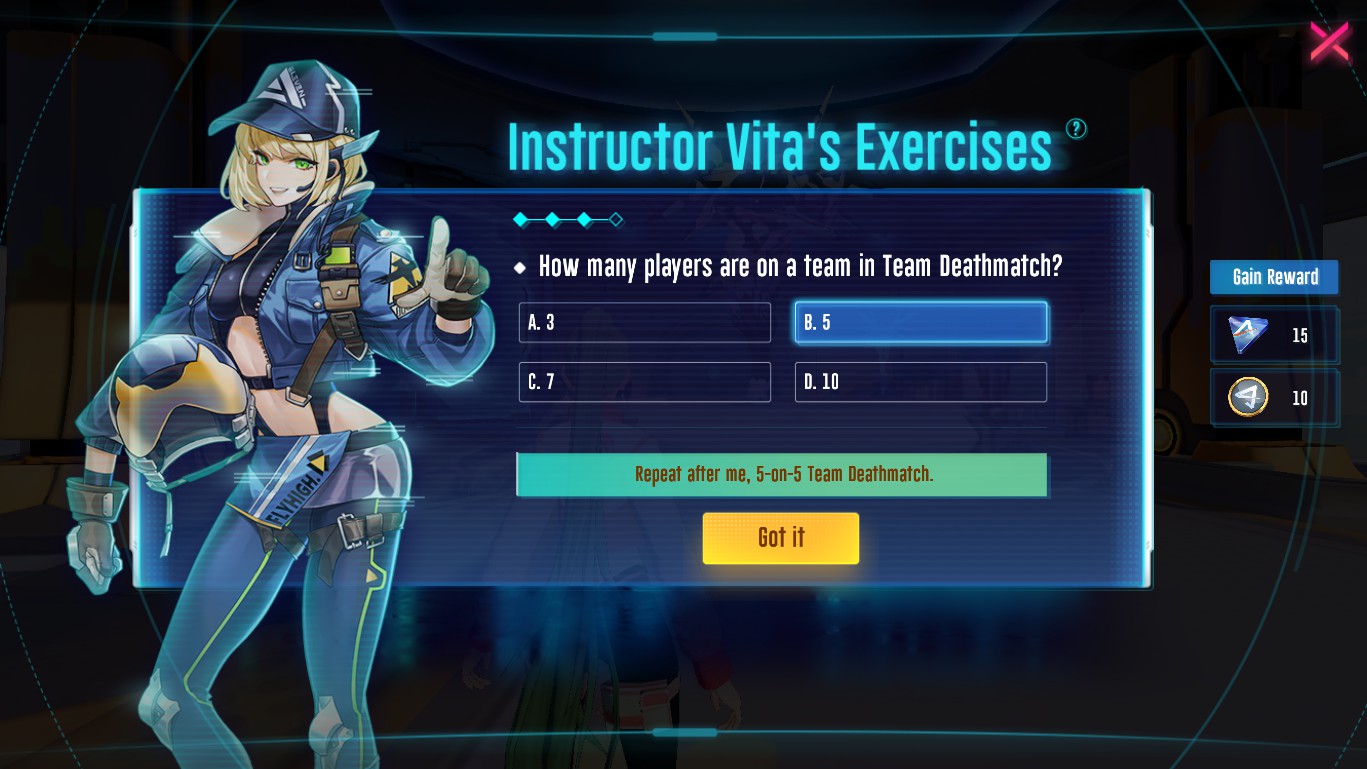1367x769 pixels.
Task: Inspect the blue crystal reward item
Action: tap(1249, 336)
